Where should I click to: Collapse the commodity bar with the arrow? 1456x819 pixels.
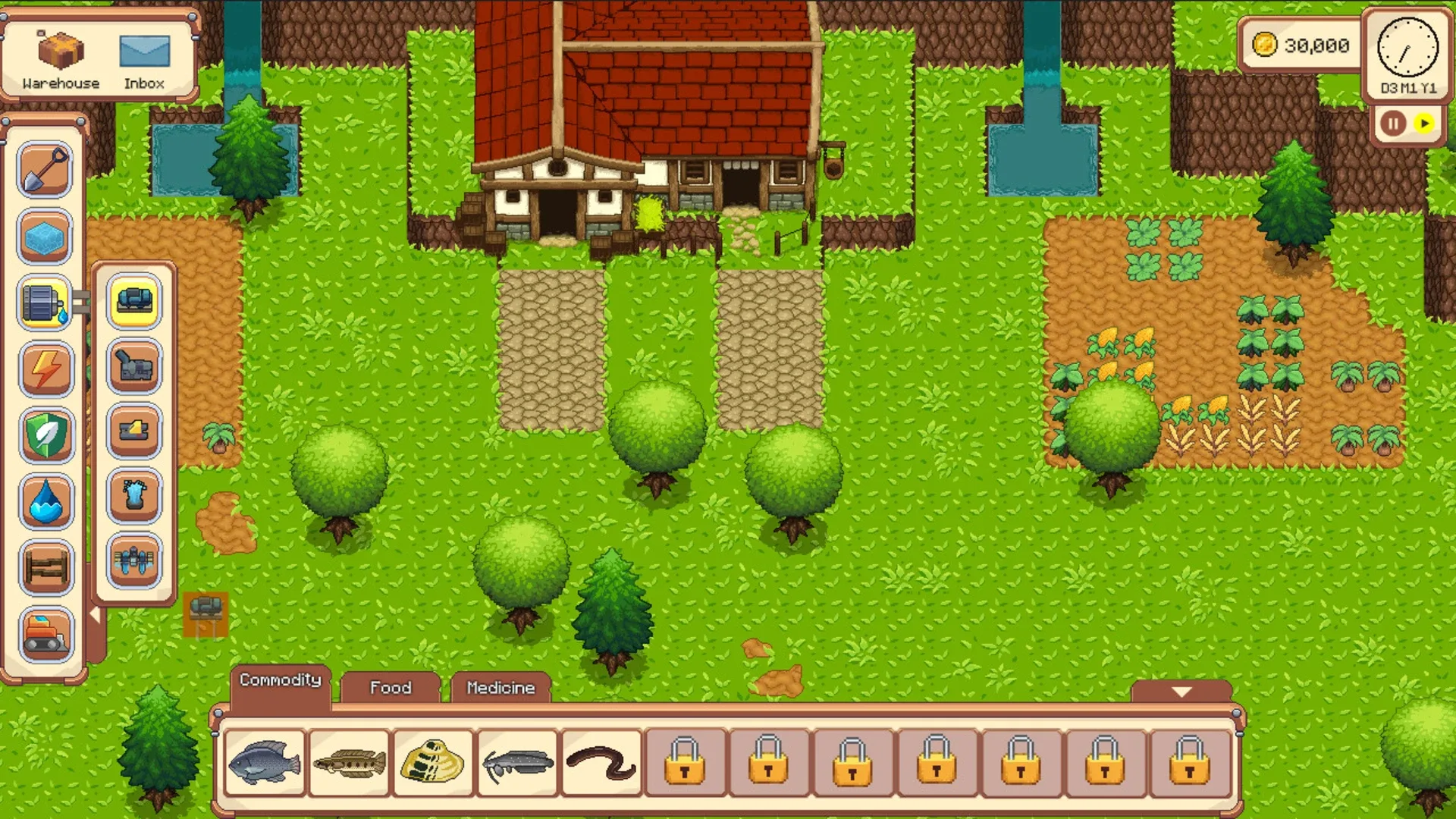1180,692
